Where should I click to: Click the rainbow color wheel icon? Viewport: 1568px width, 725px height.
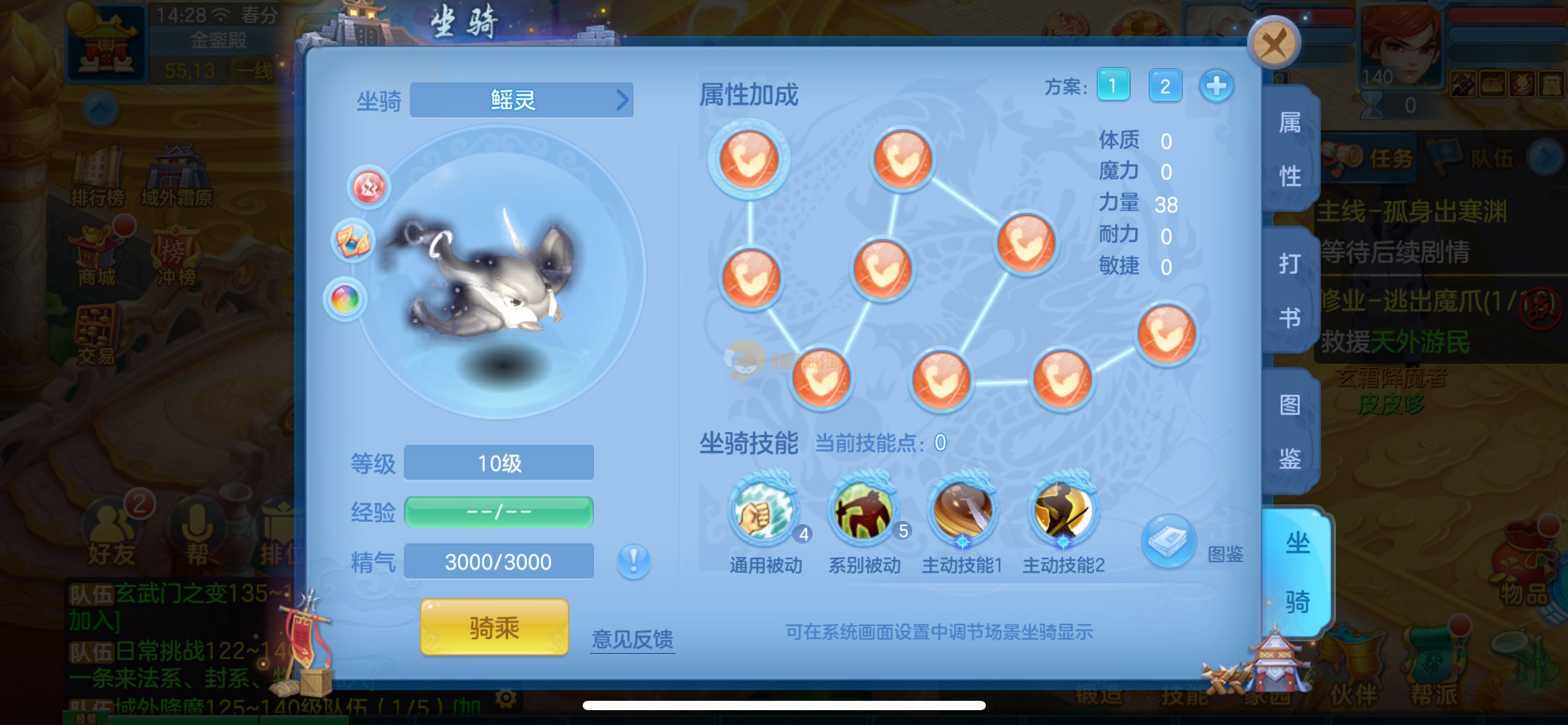pos(345,299)
